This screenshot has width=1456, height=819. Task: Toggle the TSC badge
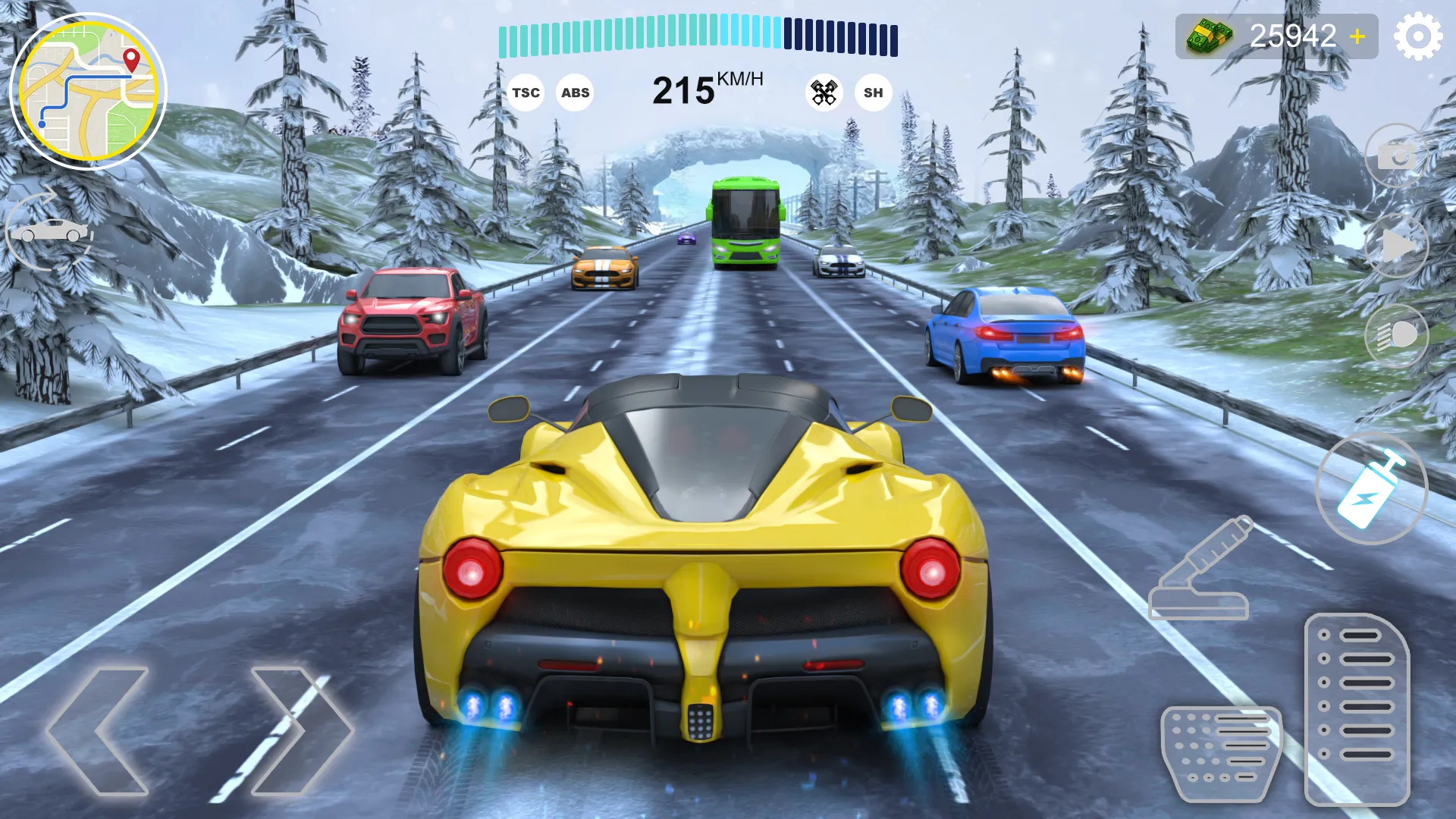coord(526,93)
